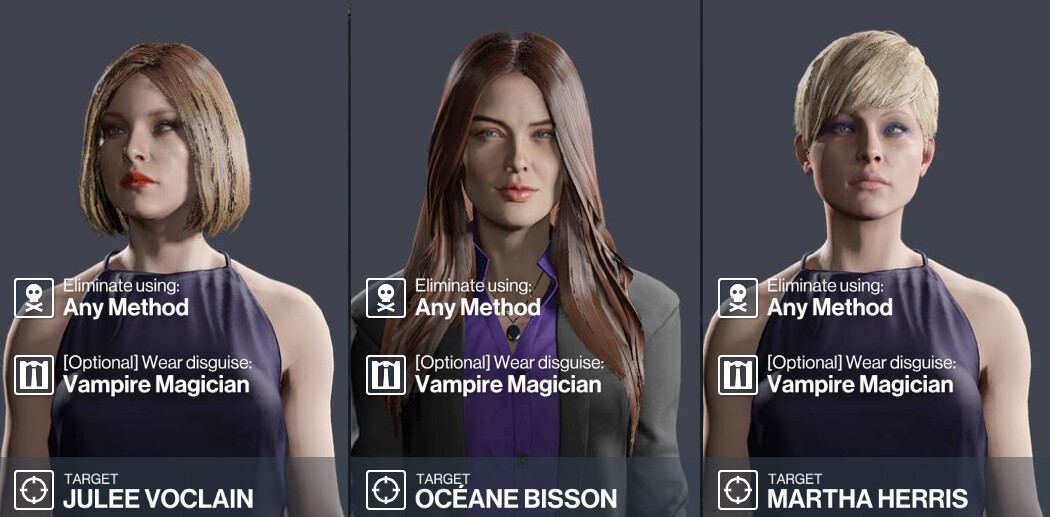1050x517 pixels.
Task: Click the skull icon on Julee Voclain's card
Action: [x=33, y=298]
